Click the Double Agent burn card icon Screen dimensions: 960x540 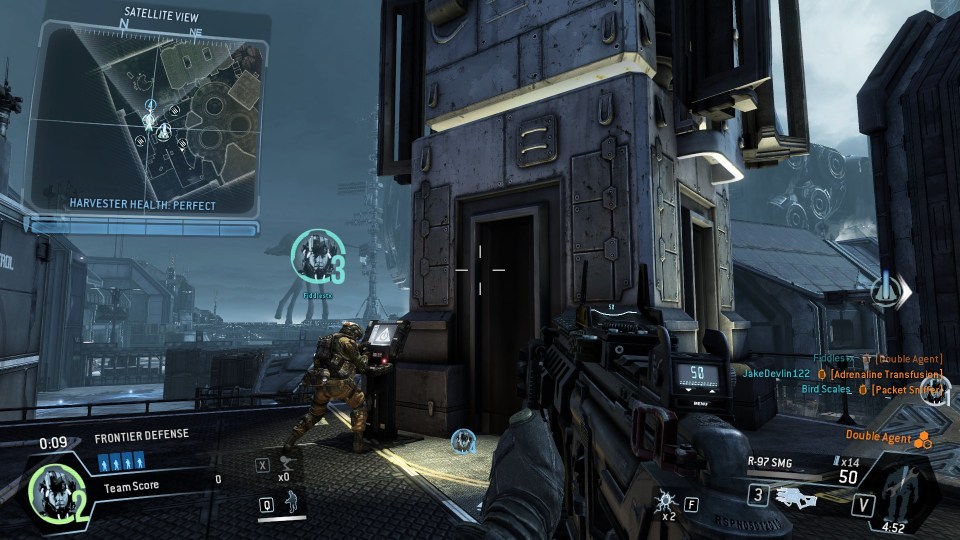tap(924, 437)
